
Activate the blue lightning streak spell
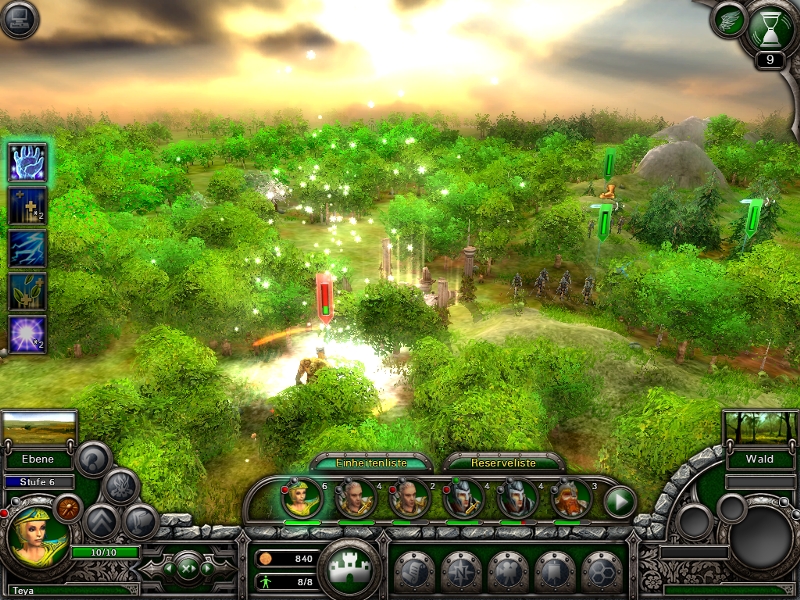click(27, 248)
